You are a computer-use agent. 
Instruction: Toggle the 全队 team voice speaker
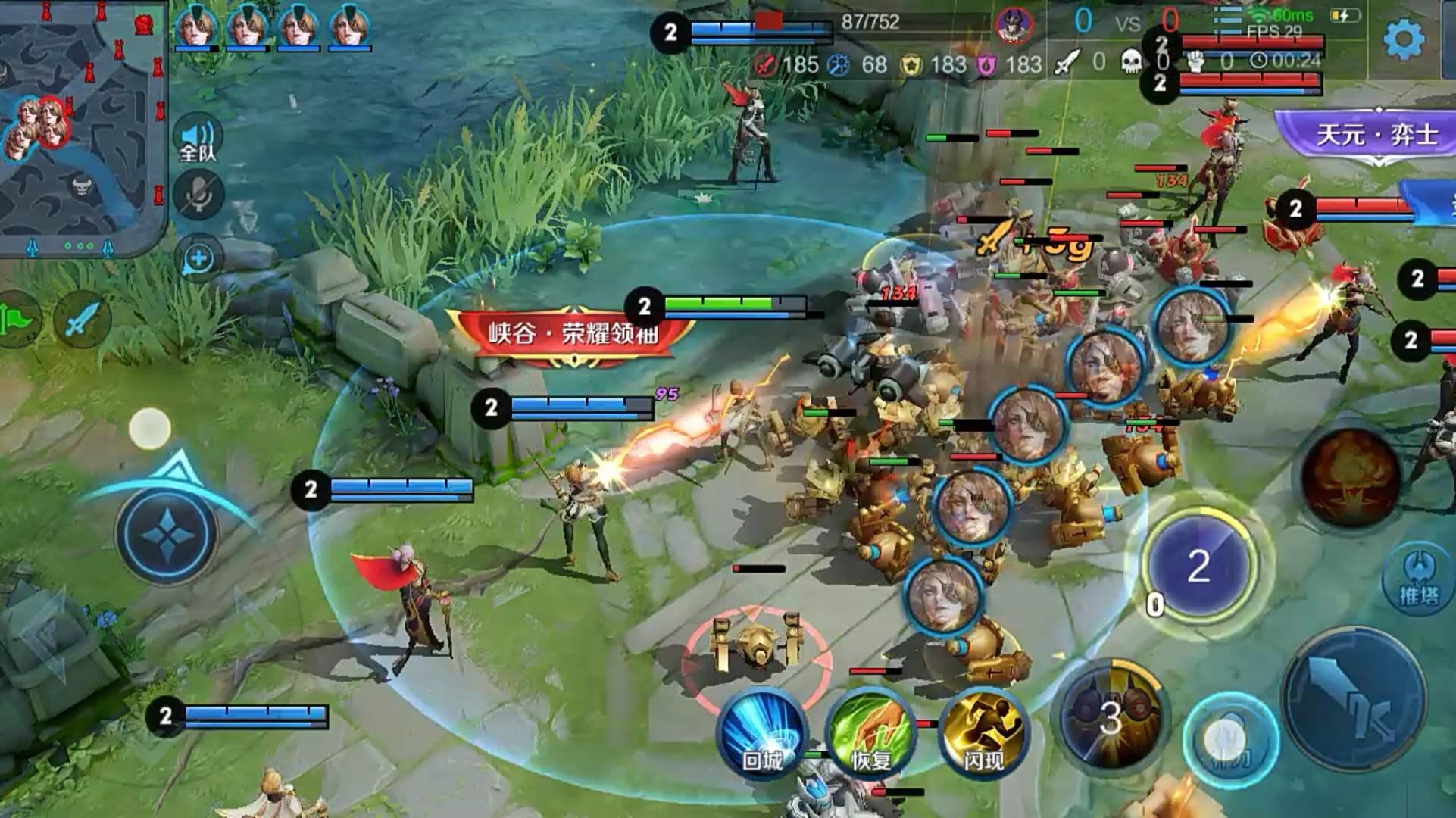[x=198, y=139]
